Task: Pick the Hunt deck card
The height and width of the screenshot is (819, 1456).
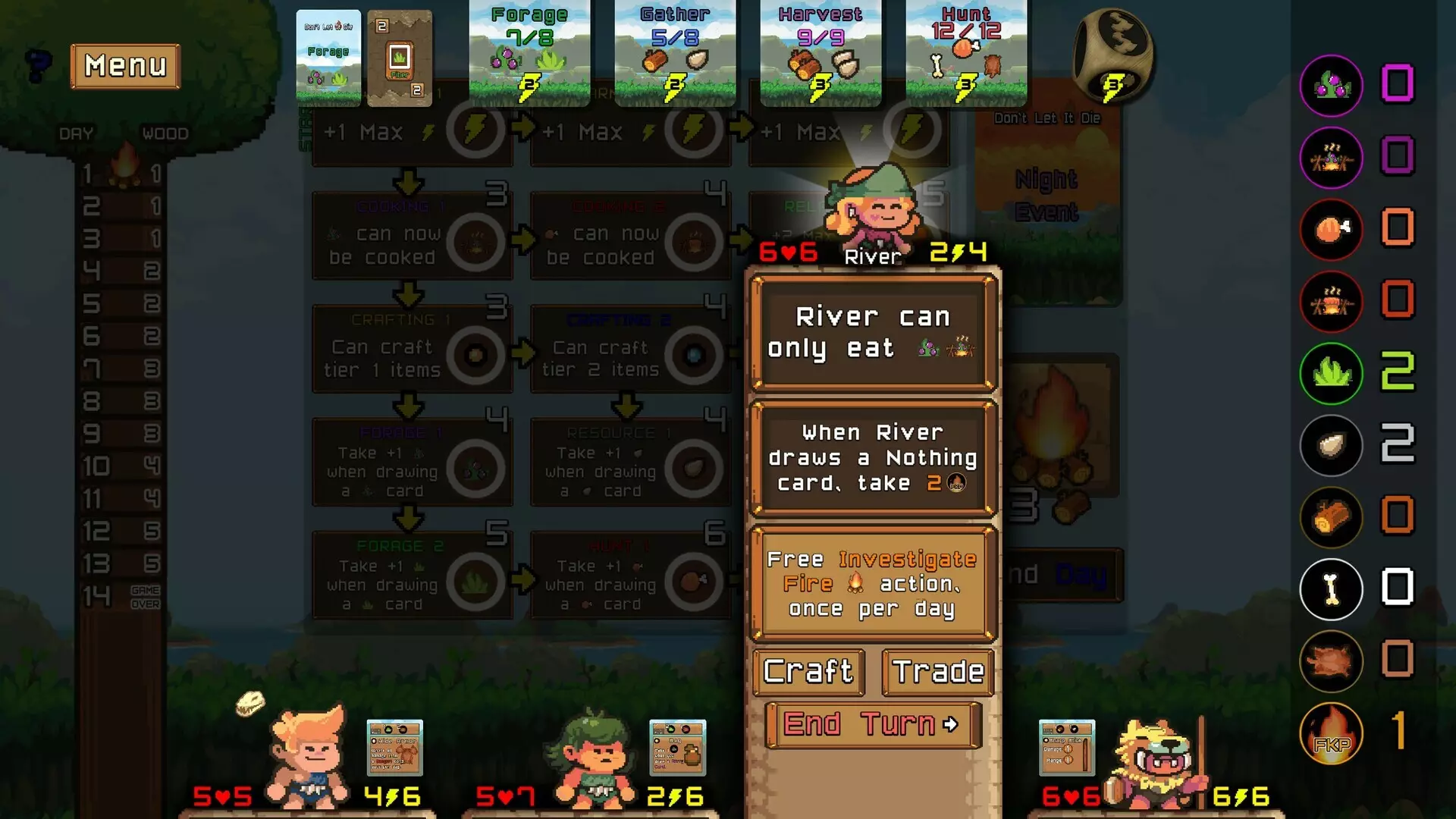Action: click(966, 53)
